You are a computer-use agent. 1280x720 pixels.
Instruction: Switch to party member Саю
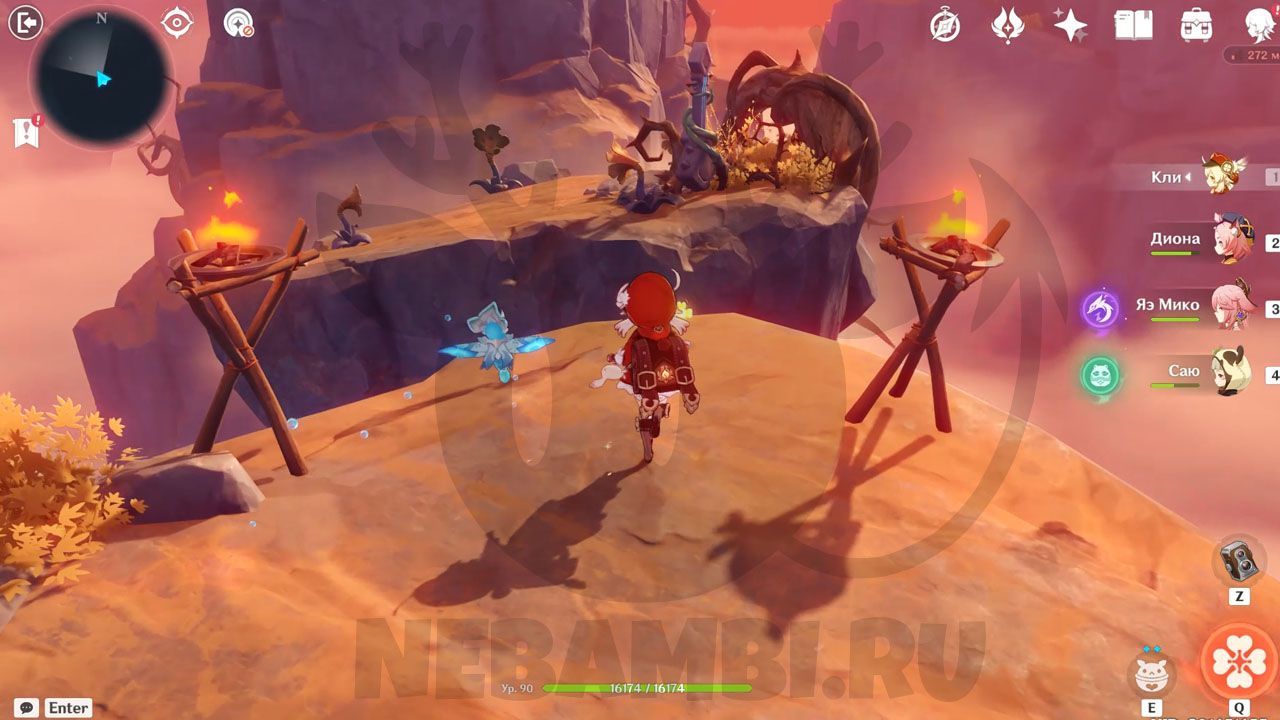pos(1230,371)
